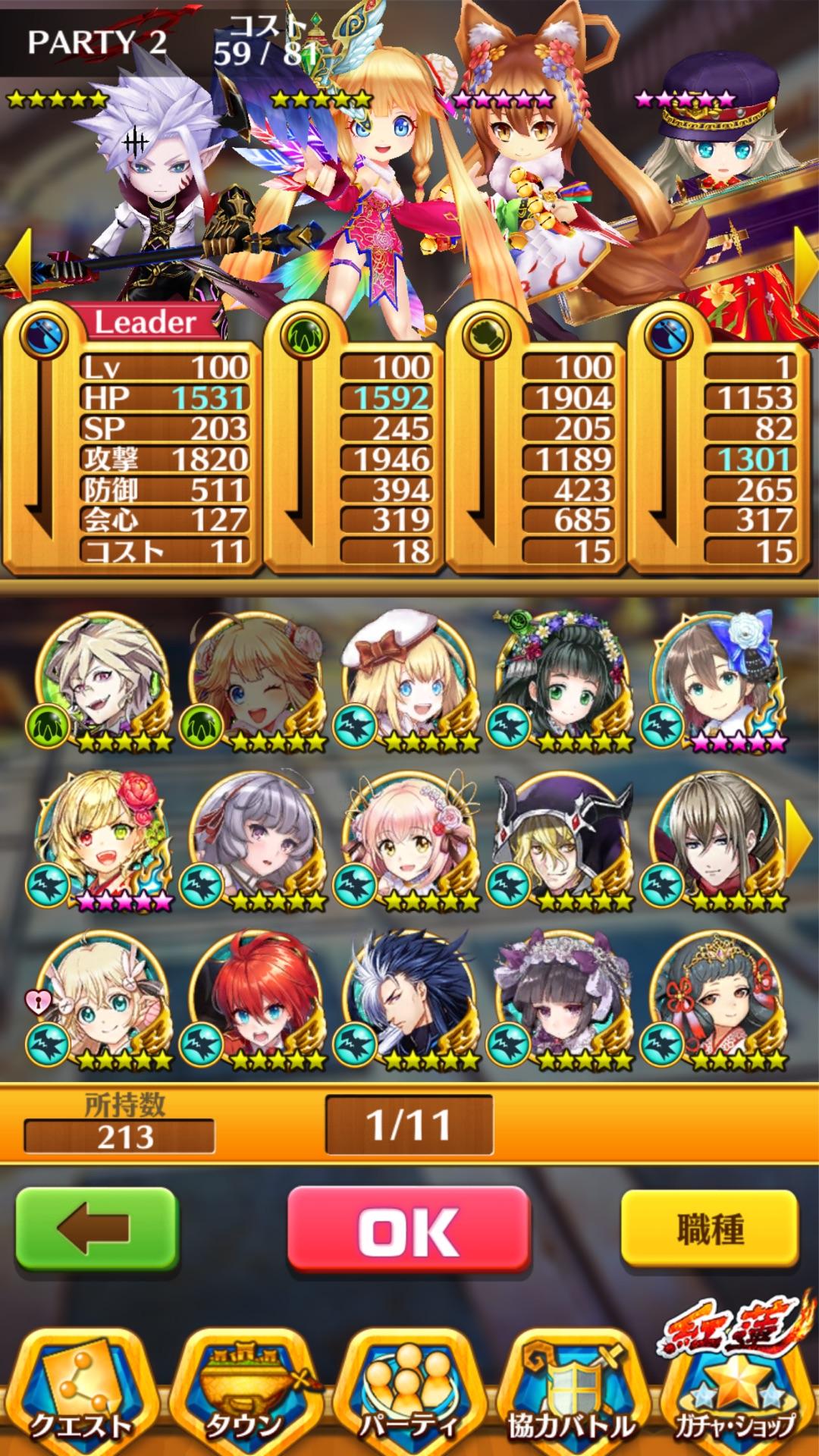Confirm party with the OK button
Image resolution: width=819 pixels, height=1456 pixels.
tap(408, 1229)
